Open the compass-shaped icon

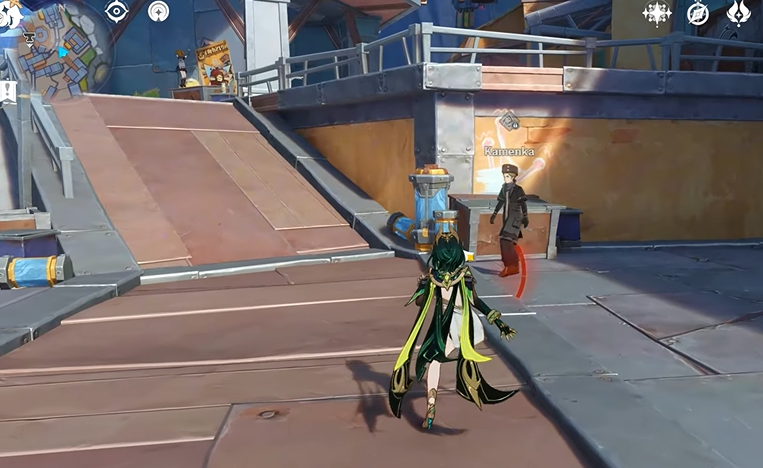coord(698,13)
